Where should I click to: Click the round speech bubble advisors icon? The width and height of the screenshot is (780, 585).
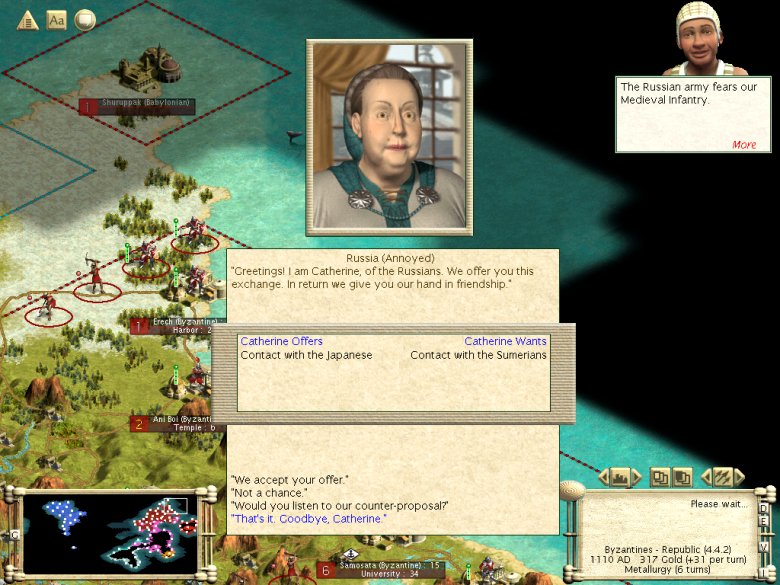[85, 20]
